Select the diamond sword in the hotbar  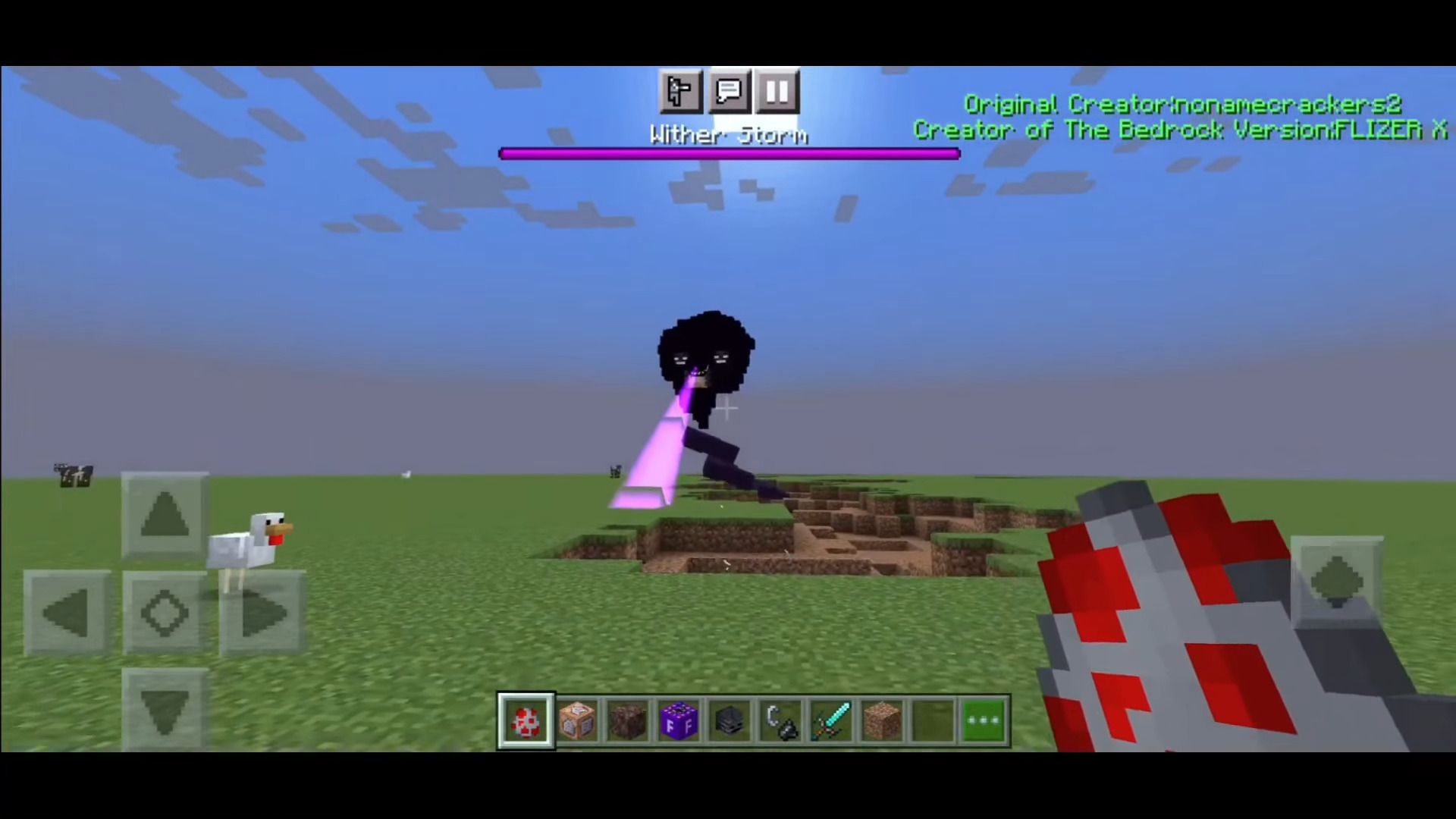(832, 720)
